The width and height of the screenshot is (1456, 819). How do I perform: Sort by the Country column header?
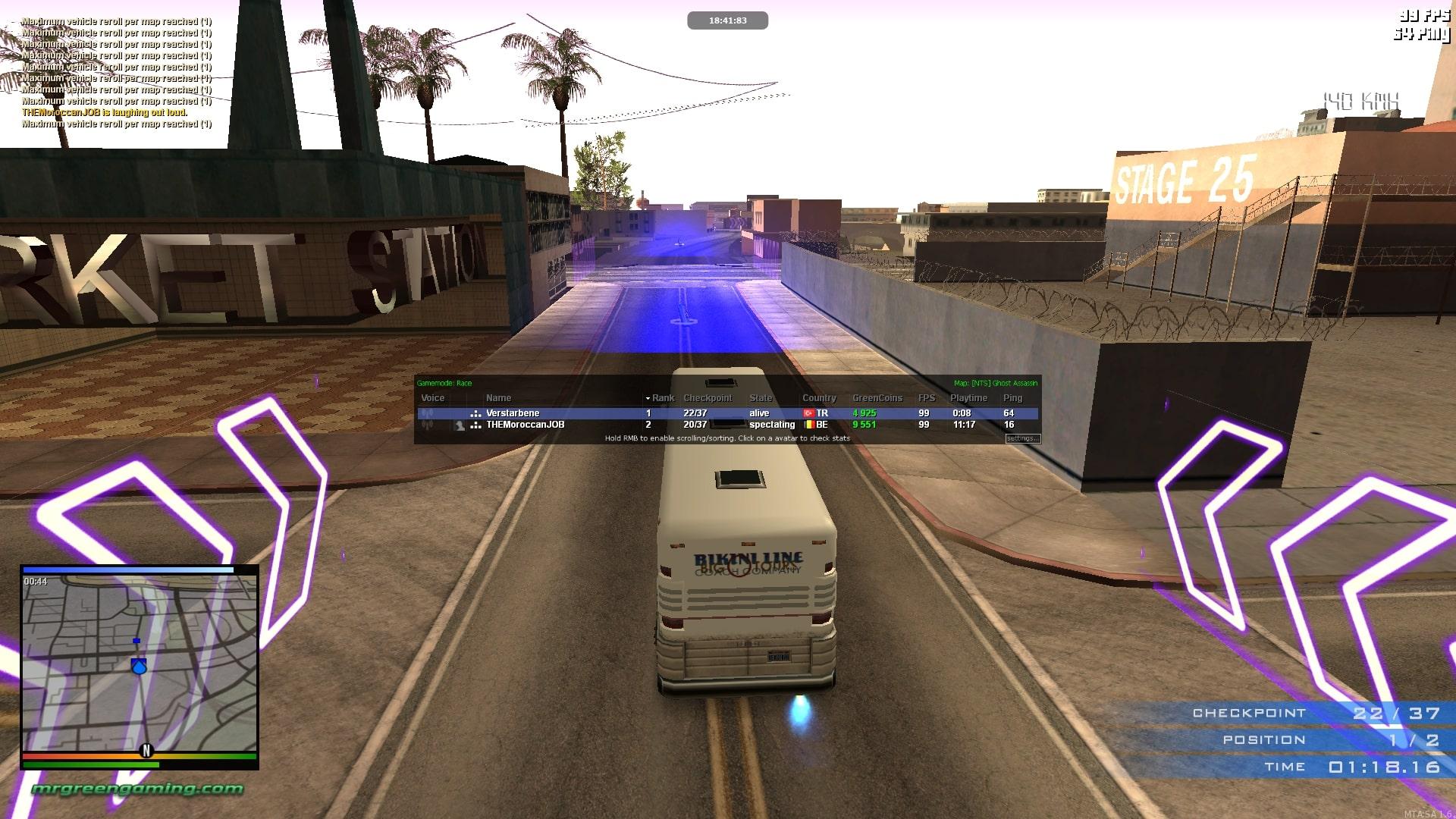[x=819, y=398]
